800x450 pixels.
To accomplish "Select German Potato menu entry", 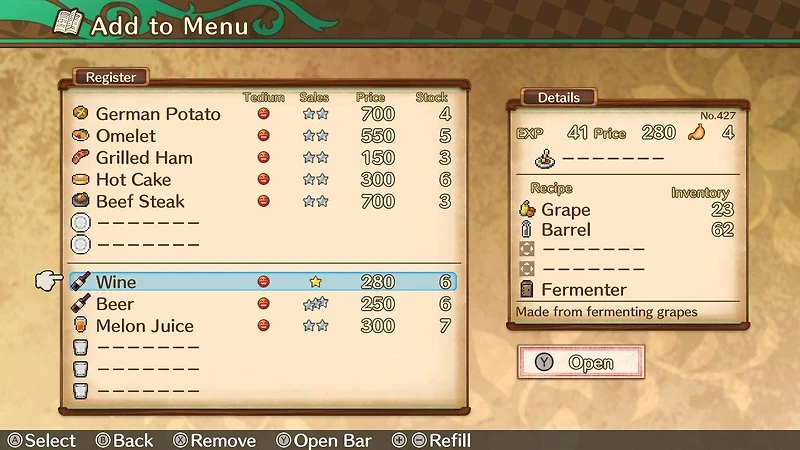I will (158, 114).
